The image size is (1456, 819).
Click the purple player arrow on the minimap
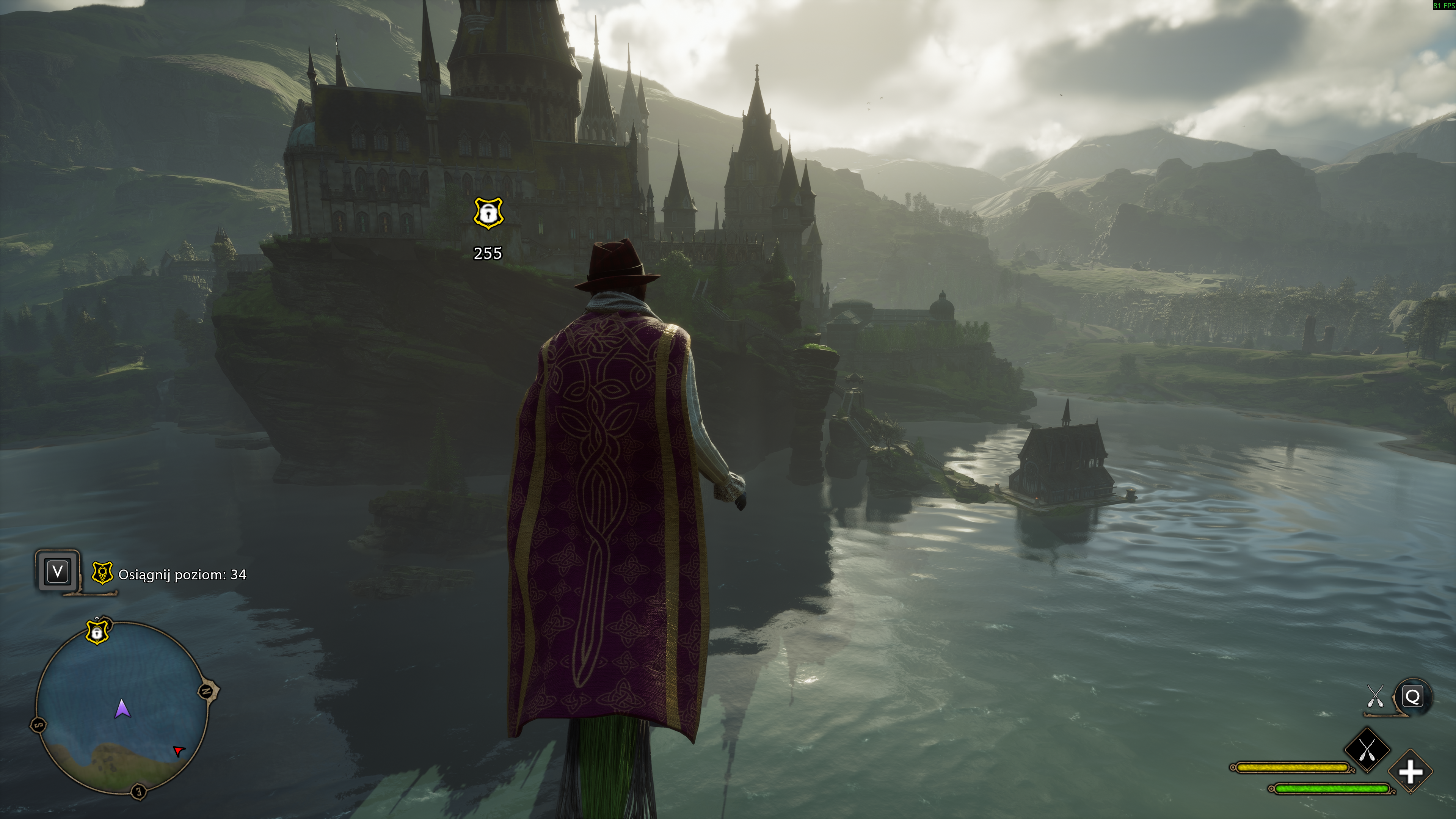[x=122, y=708]
